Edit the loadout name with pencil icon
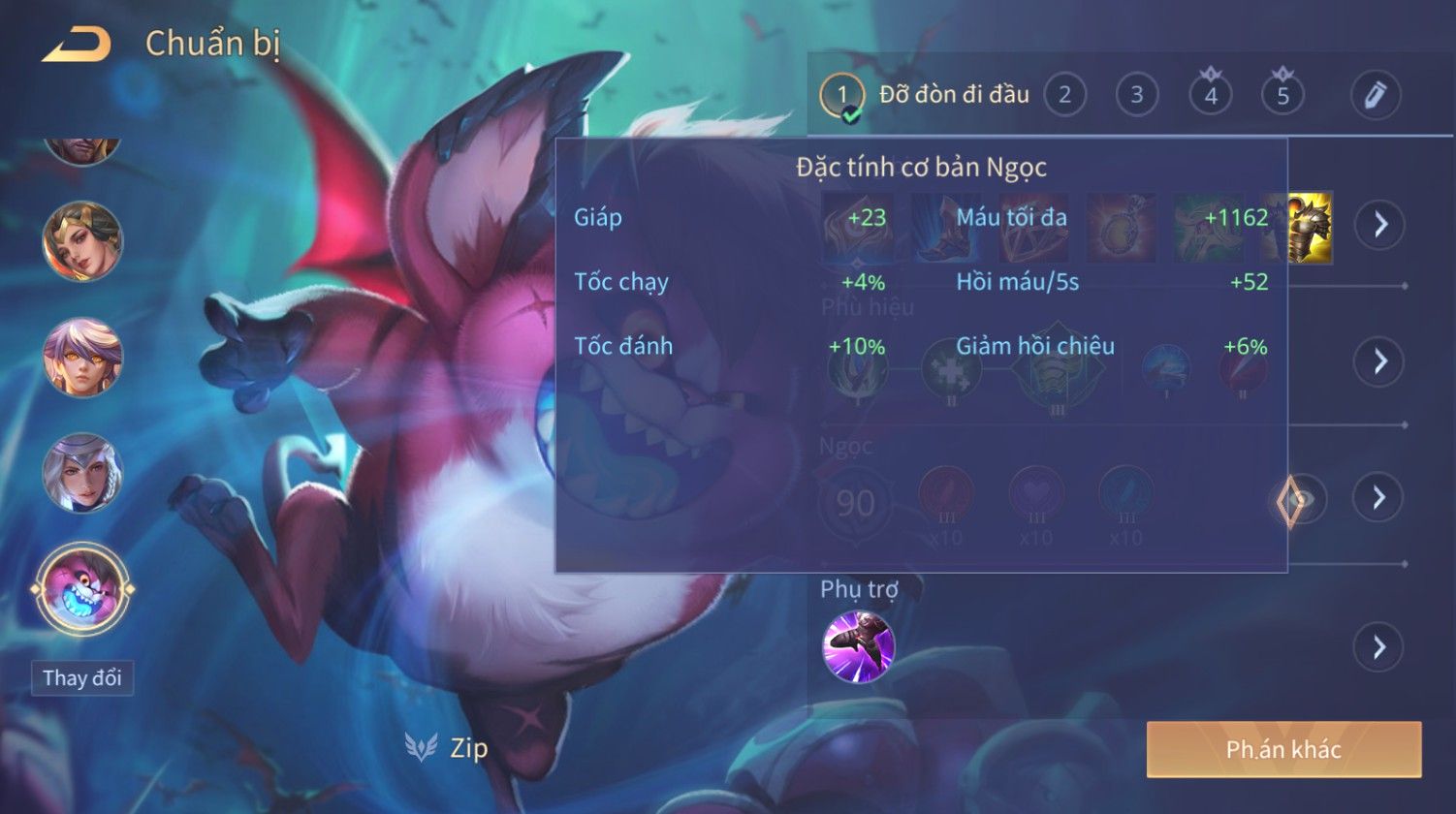 tap(1375, 95)
